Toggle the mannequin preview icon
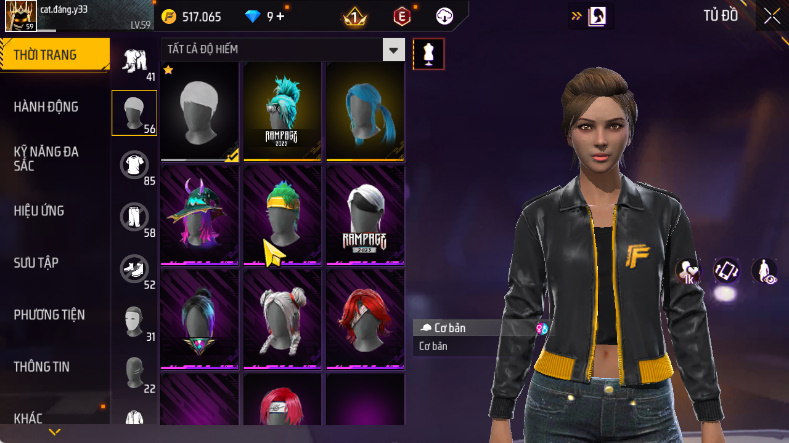 [428, 54]
